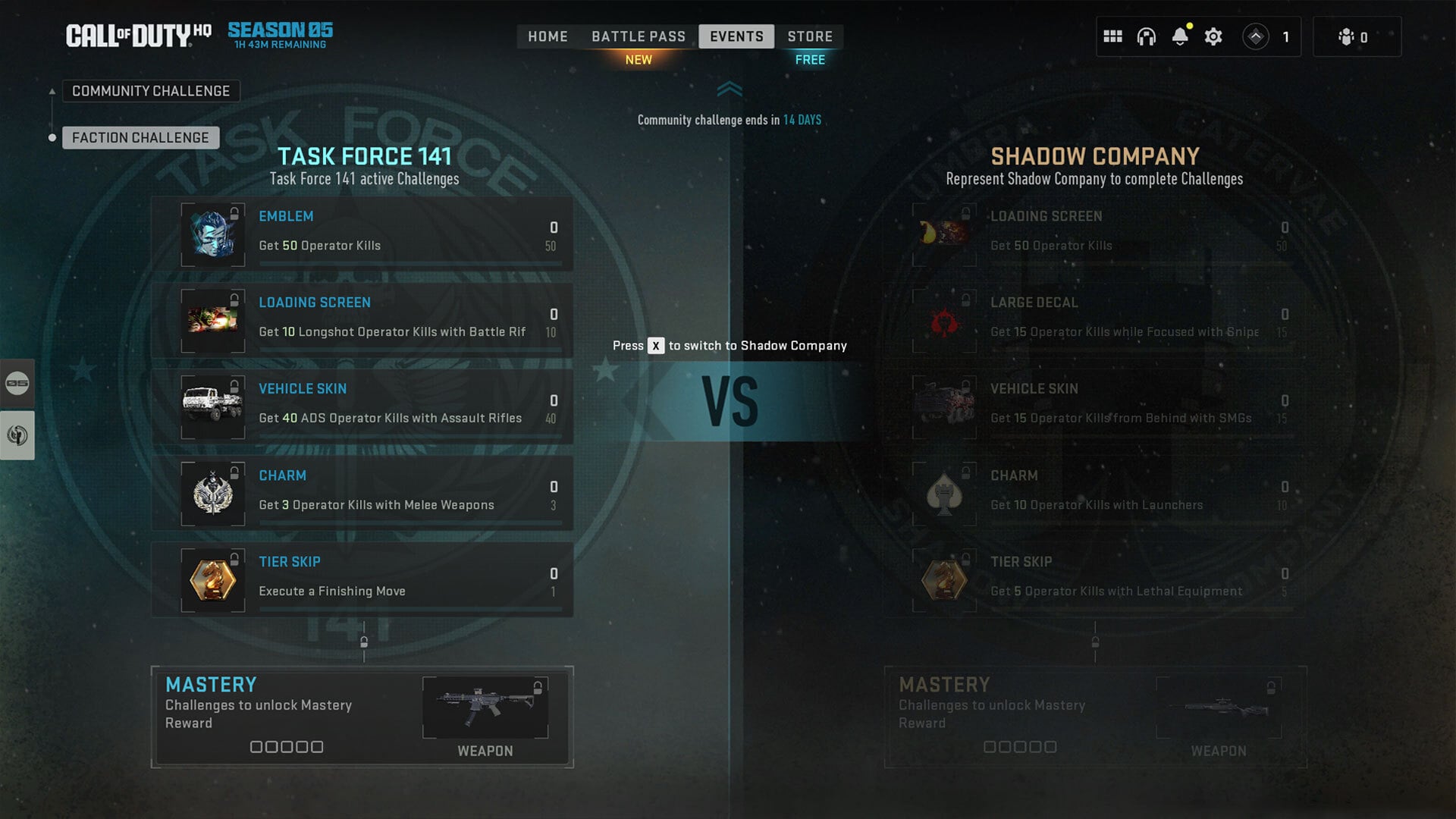Expand community challenge info via double chevron
The width and height of the screenshot is (1456, 819).
click(730, 89)
